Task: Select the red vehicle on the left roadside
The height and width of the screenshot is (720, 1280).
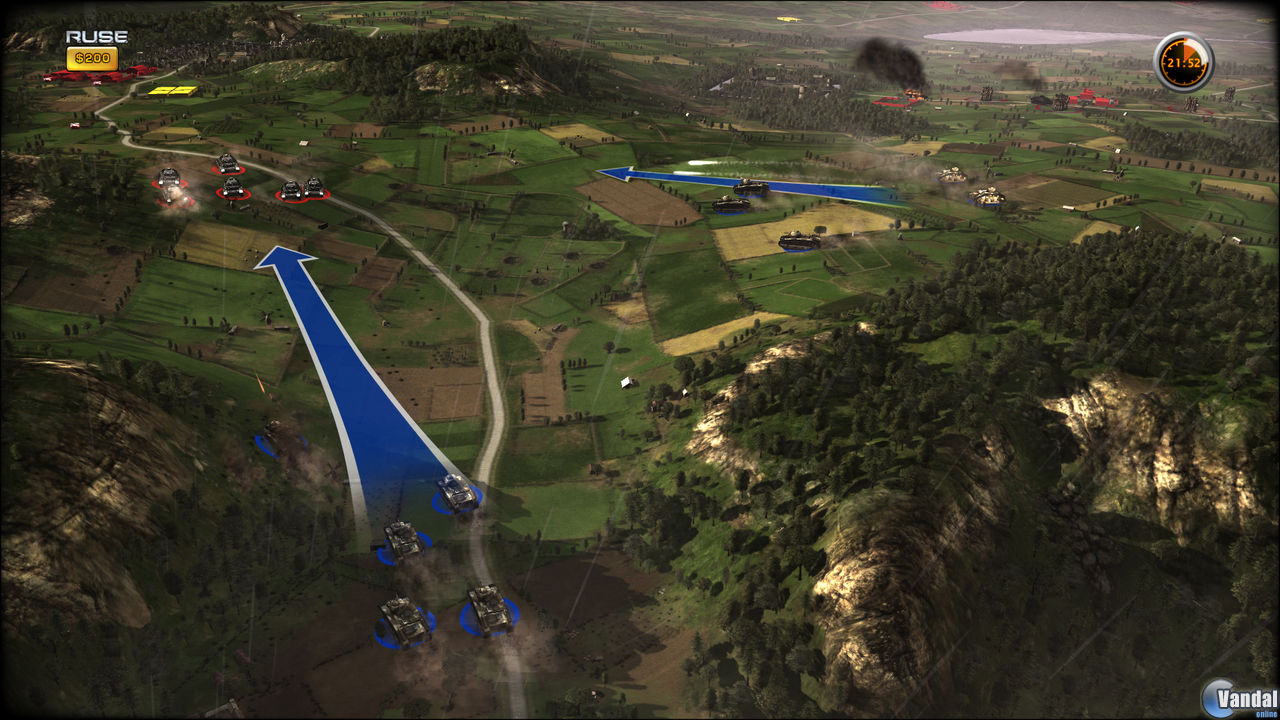Action: point(75,124)
